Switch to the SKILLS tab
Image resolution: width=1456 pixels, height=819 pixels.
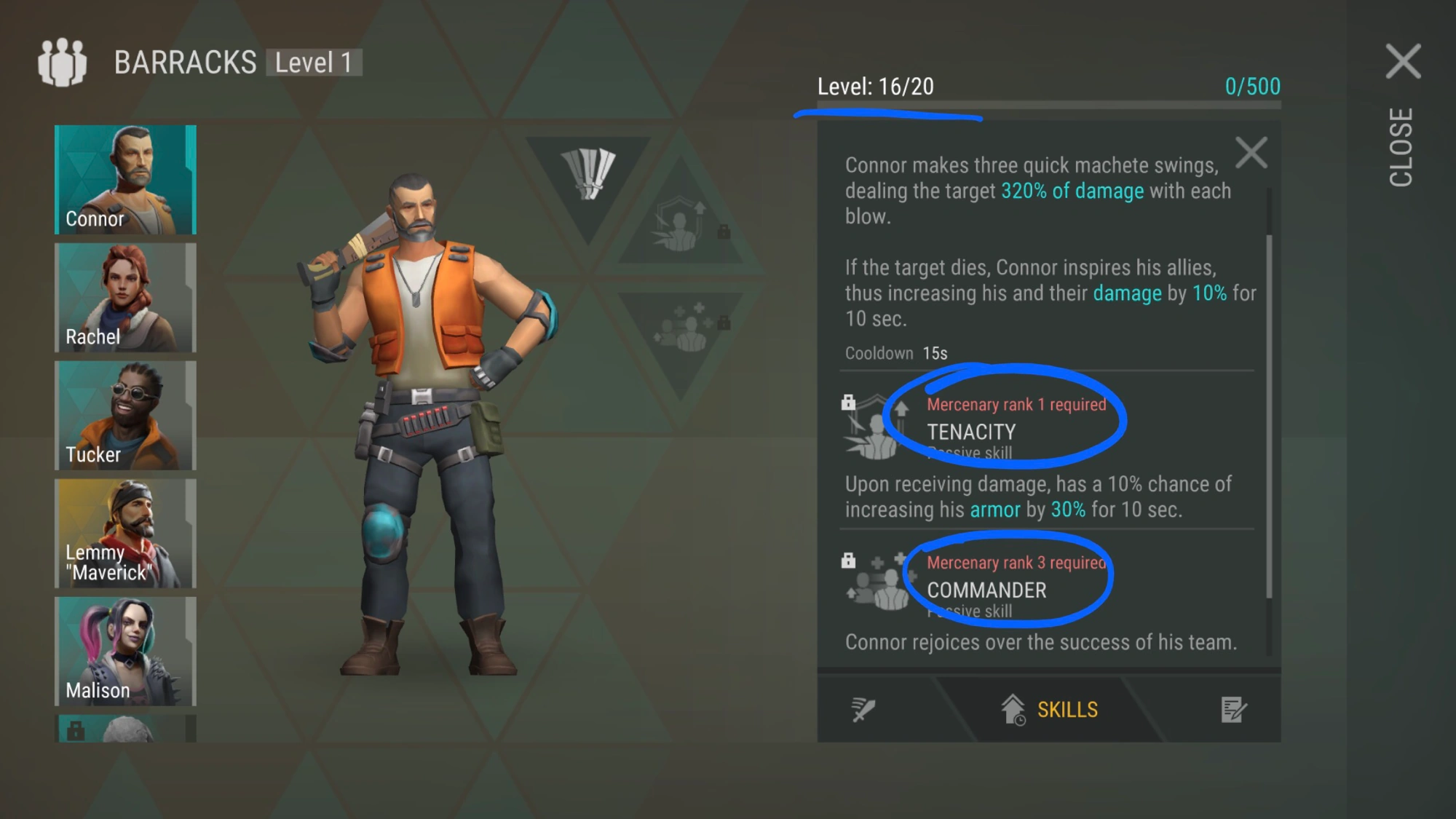tap(1050, 708)
